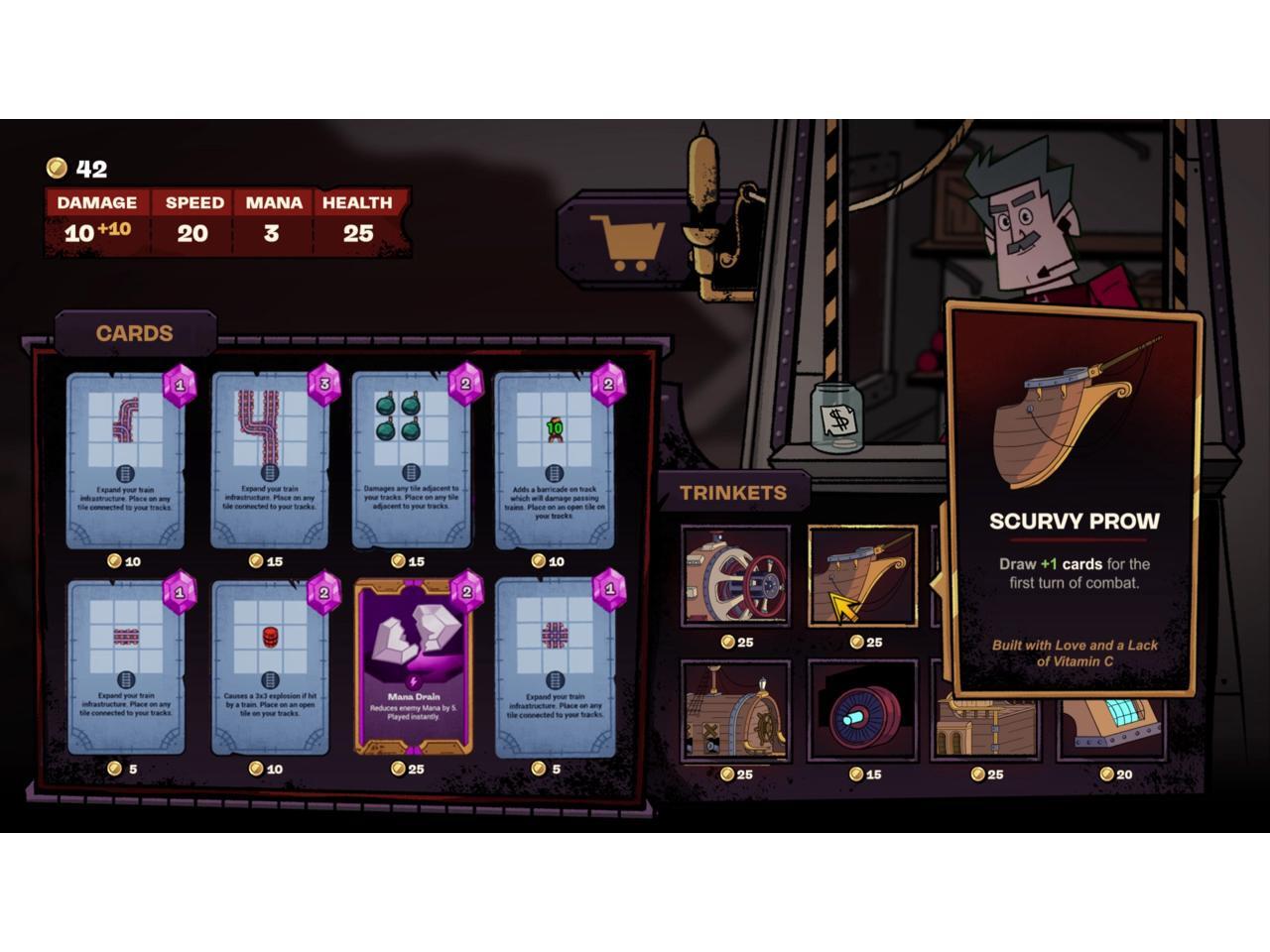
Task: Purchase the four green bombs card
Action: tap(411, 460)
